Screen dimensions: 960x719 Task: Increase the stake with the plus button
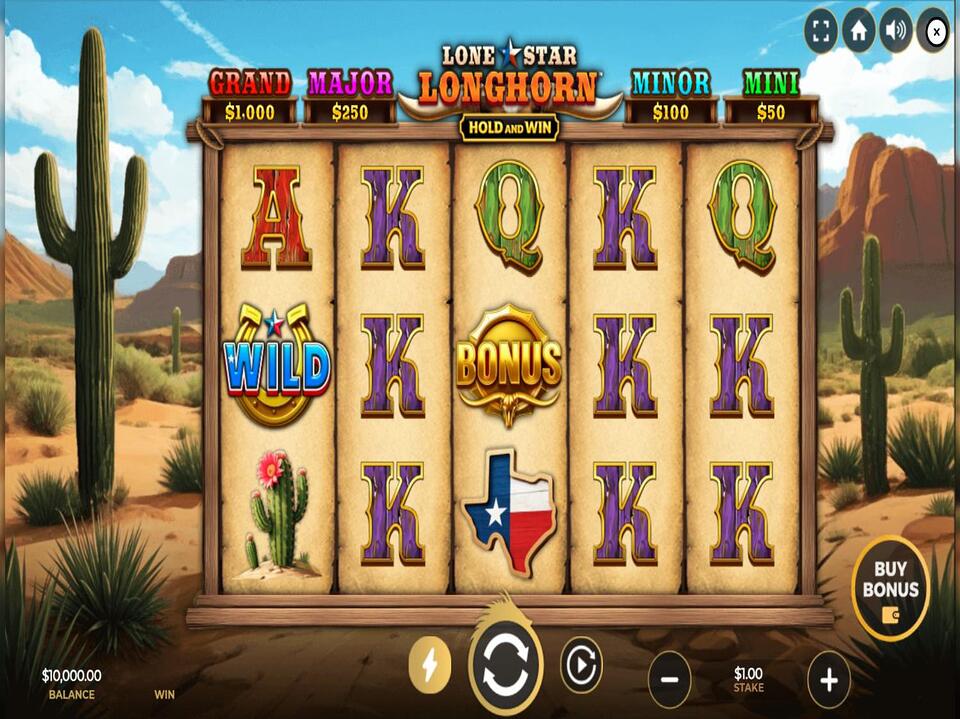[x=828, y=680]
